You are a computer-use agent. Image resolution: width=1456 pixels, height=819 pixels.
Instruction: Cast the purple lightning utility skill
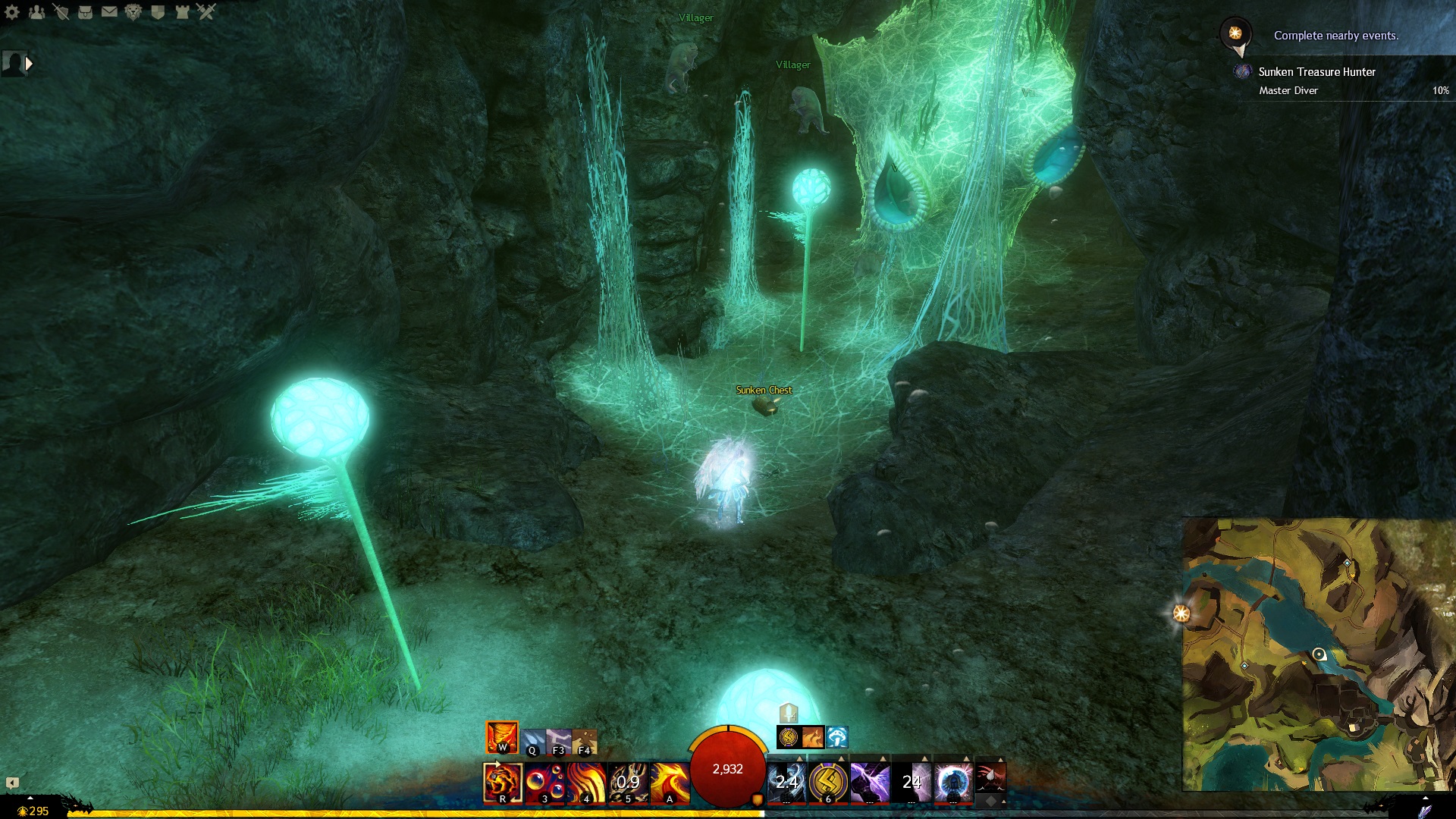point(870,783)
